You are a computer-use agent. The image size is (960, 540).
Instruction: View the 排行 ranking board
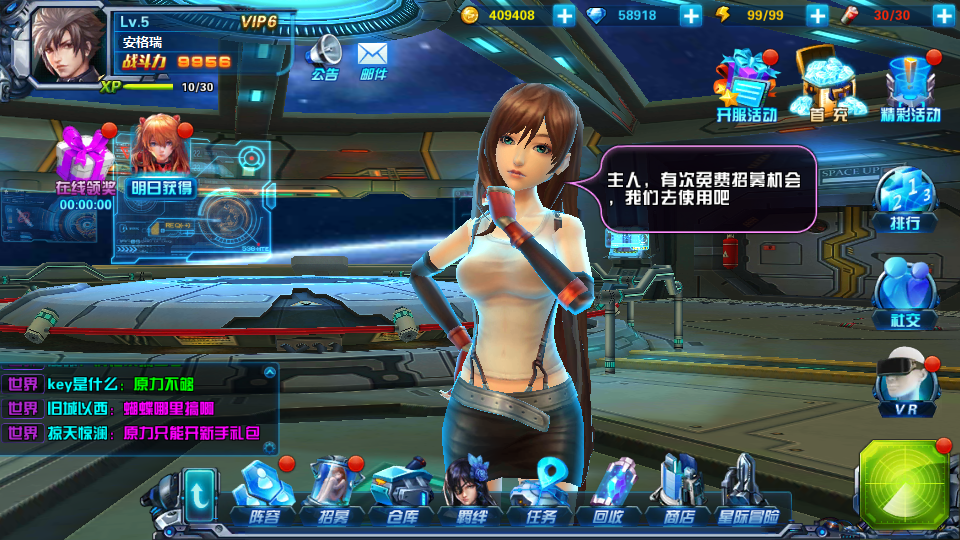click(x=904, y=198)
